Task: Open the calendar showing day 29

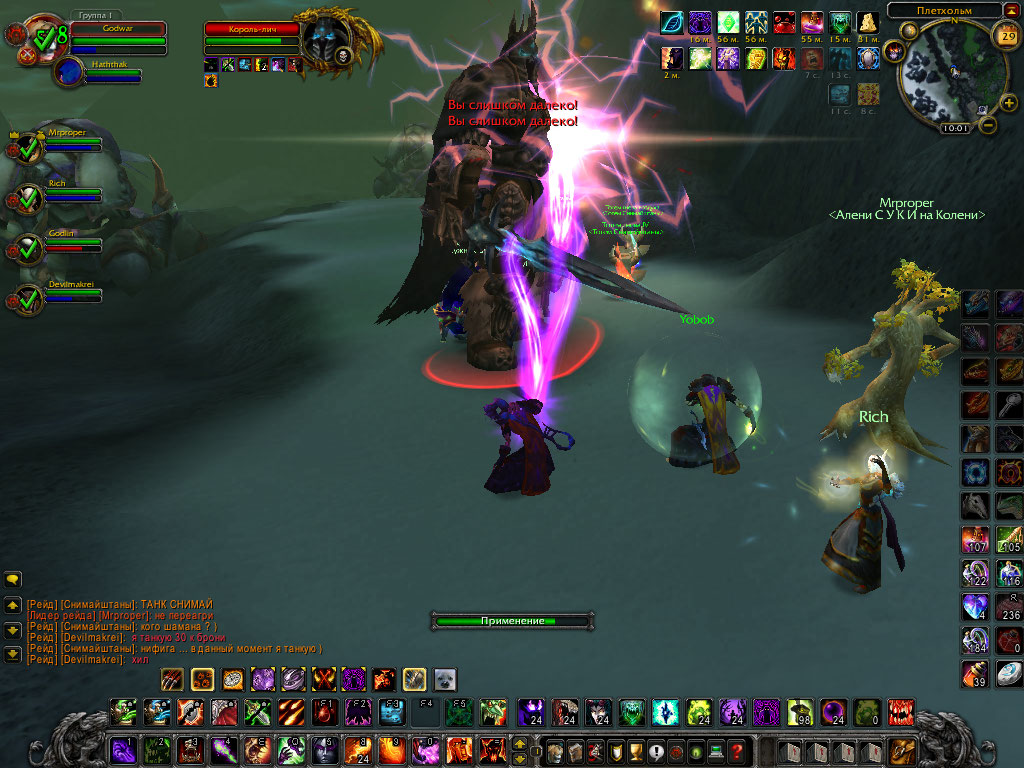Action: coord(1006,36)
